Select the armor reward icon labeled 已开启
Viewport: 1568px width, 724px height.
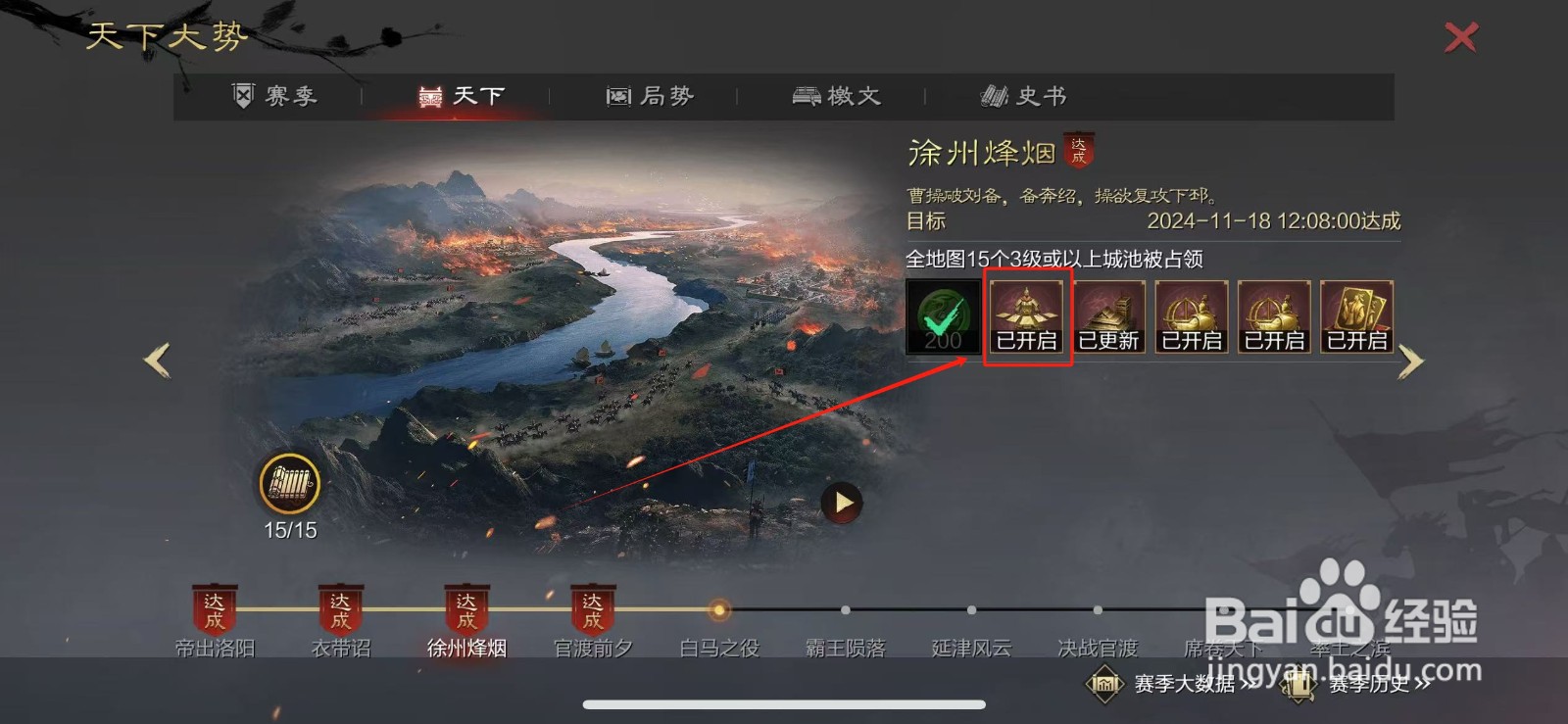click(x=1027, y=315)
